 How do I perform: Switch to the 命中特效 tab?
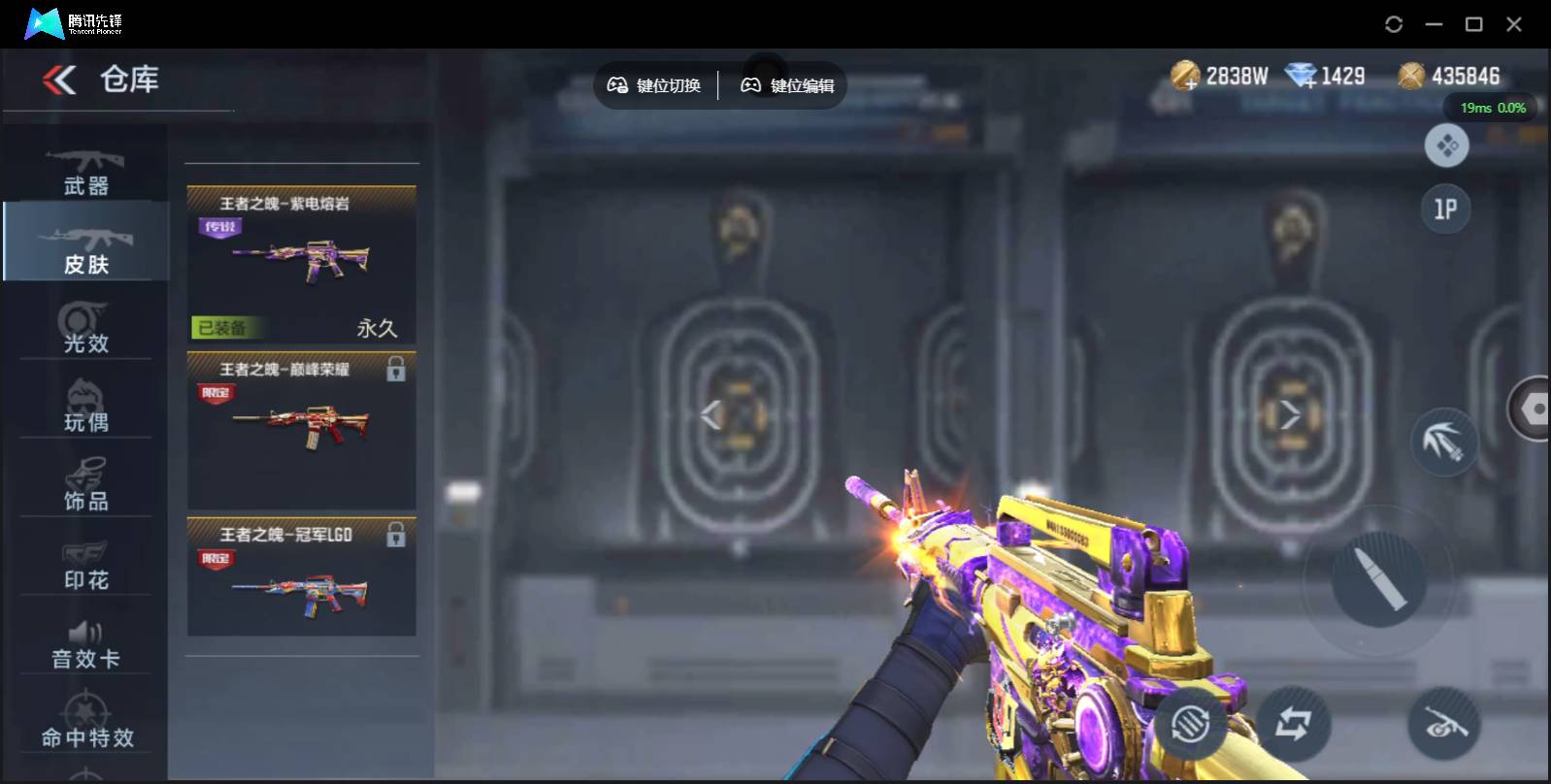(87, 723)
